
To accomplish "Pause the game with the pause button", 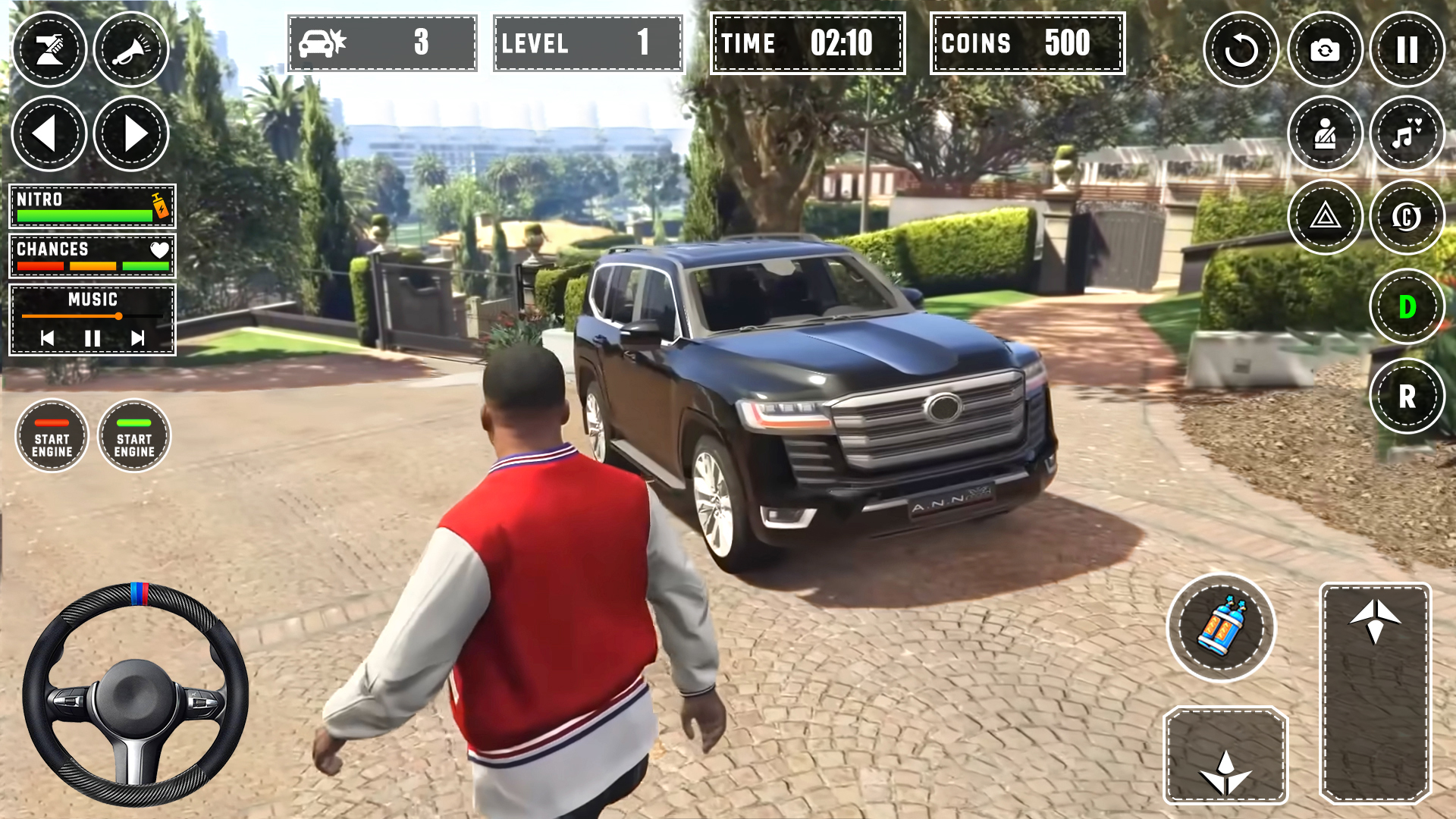I will (x=1407, y=50).
